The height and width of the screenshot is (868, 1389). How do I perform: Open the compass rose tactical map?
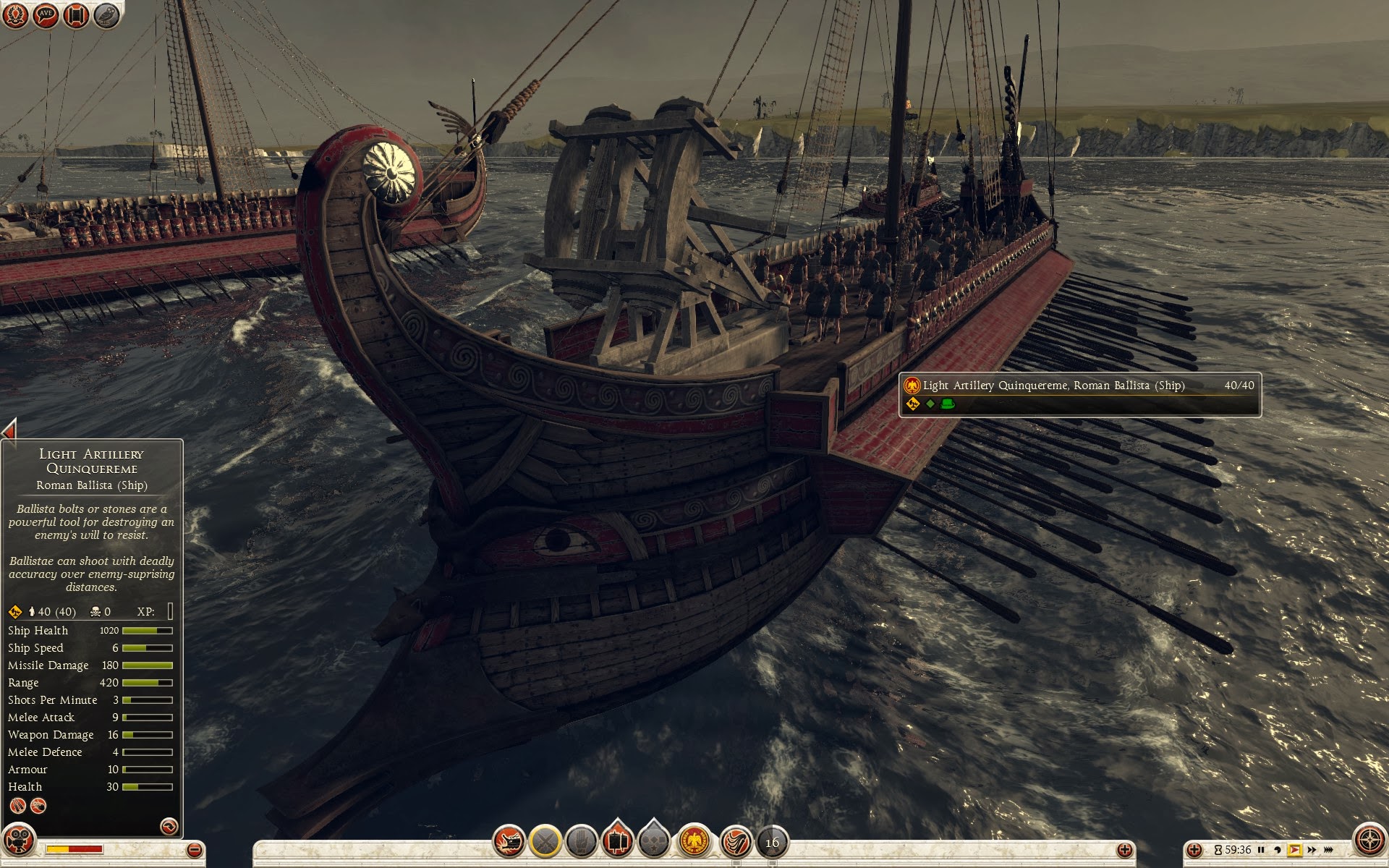pyautogui.click(x=1368, y=841)
